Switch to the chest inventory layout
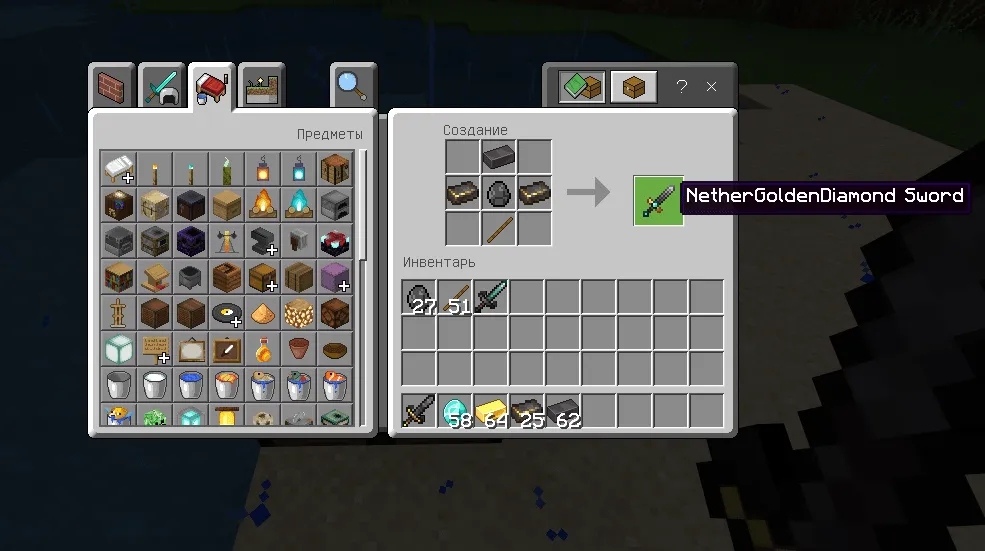Image resolution: width=985 pixels, height=551 pixels. 633,87
